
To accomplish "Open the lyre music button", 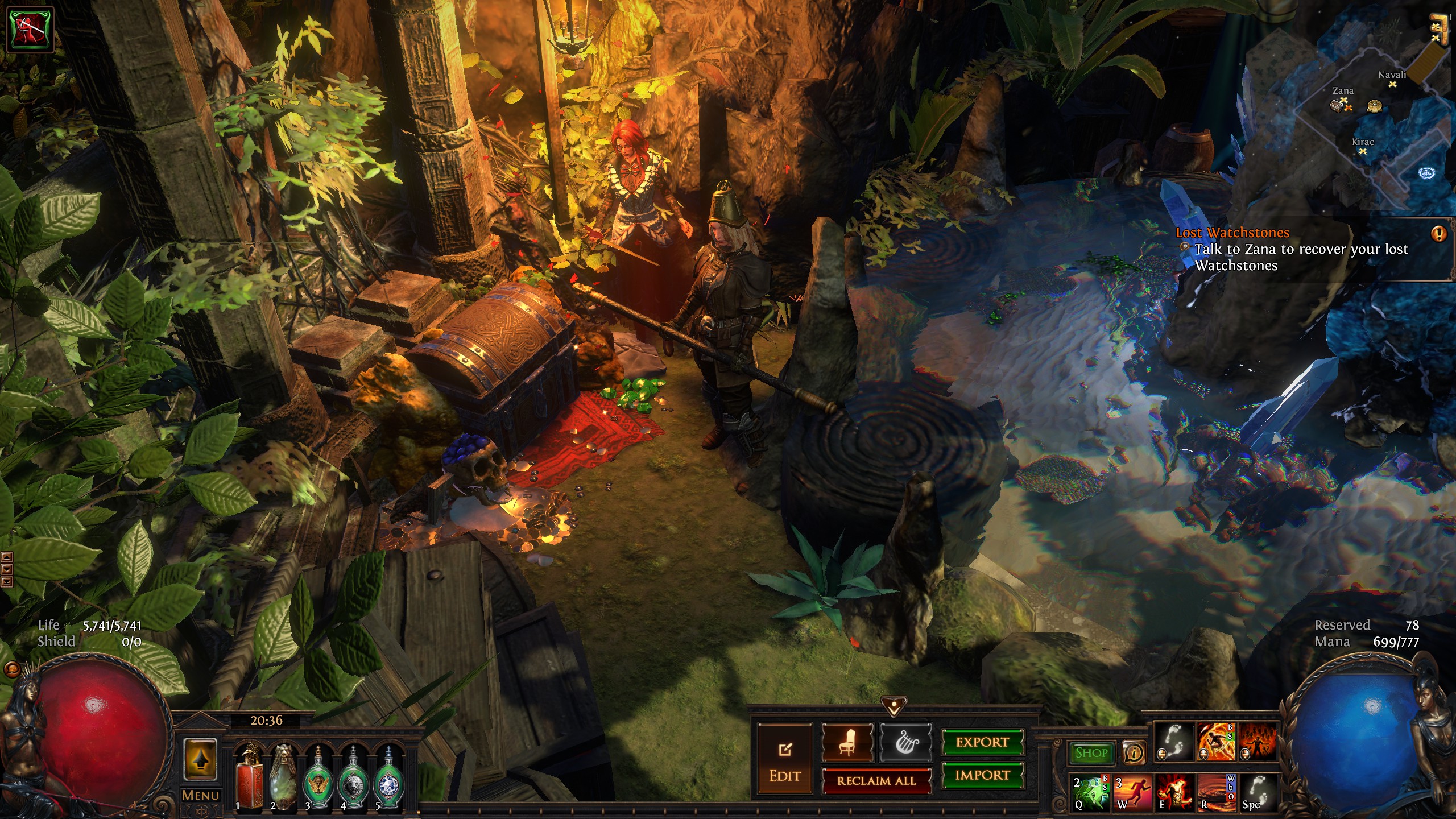I will pyautogui.click(x=906, y=743).
